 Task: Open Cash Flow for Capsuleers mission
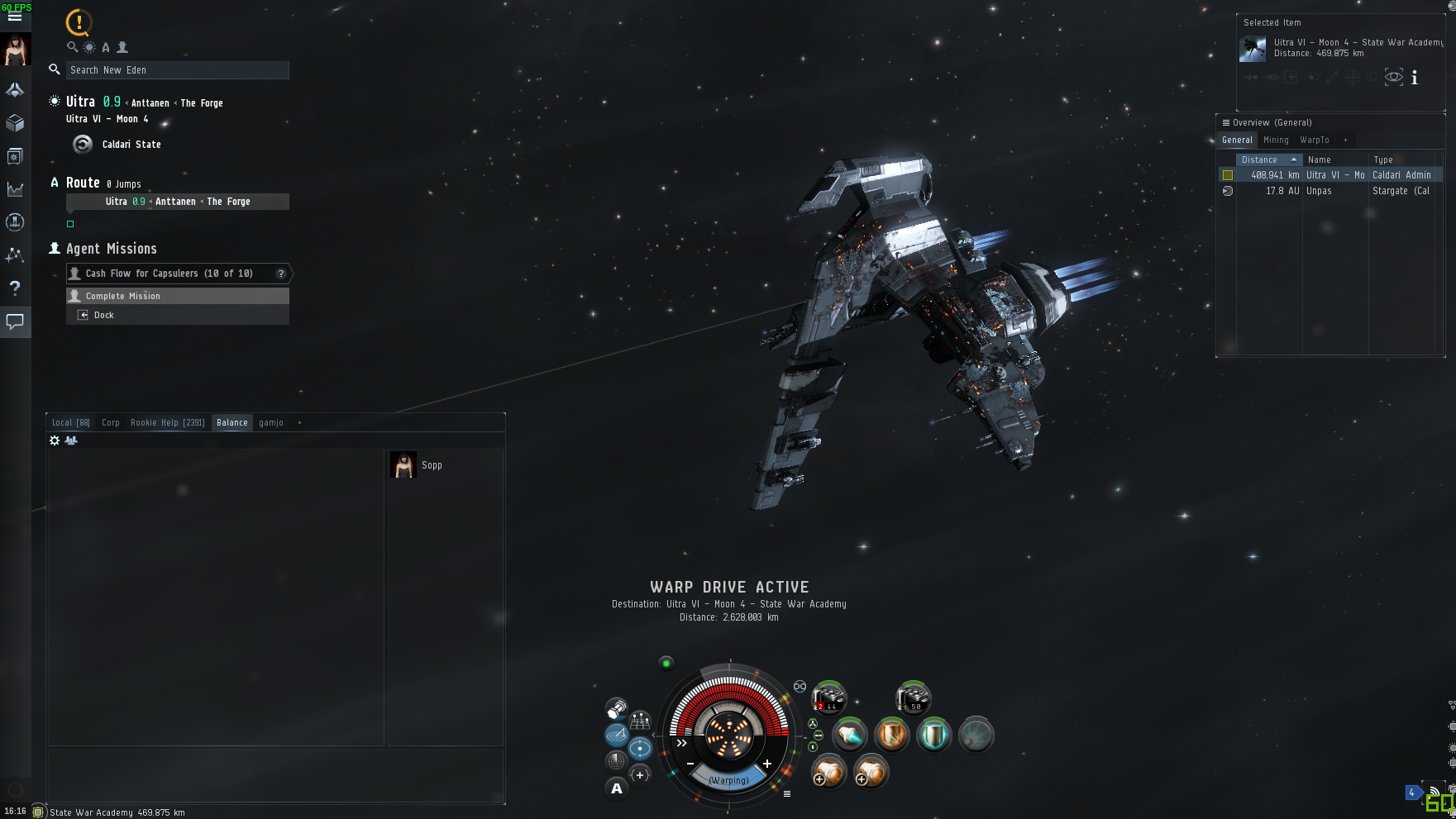coord(169,274)
